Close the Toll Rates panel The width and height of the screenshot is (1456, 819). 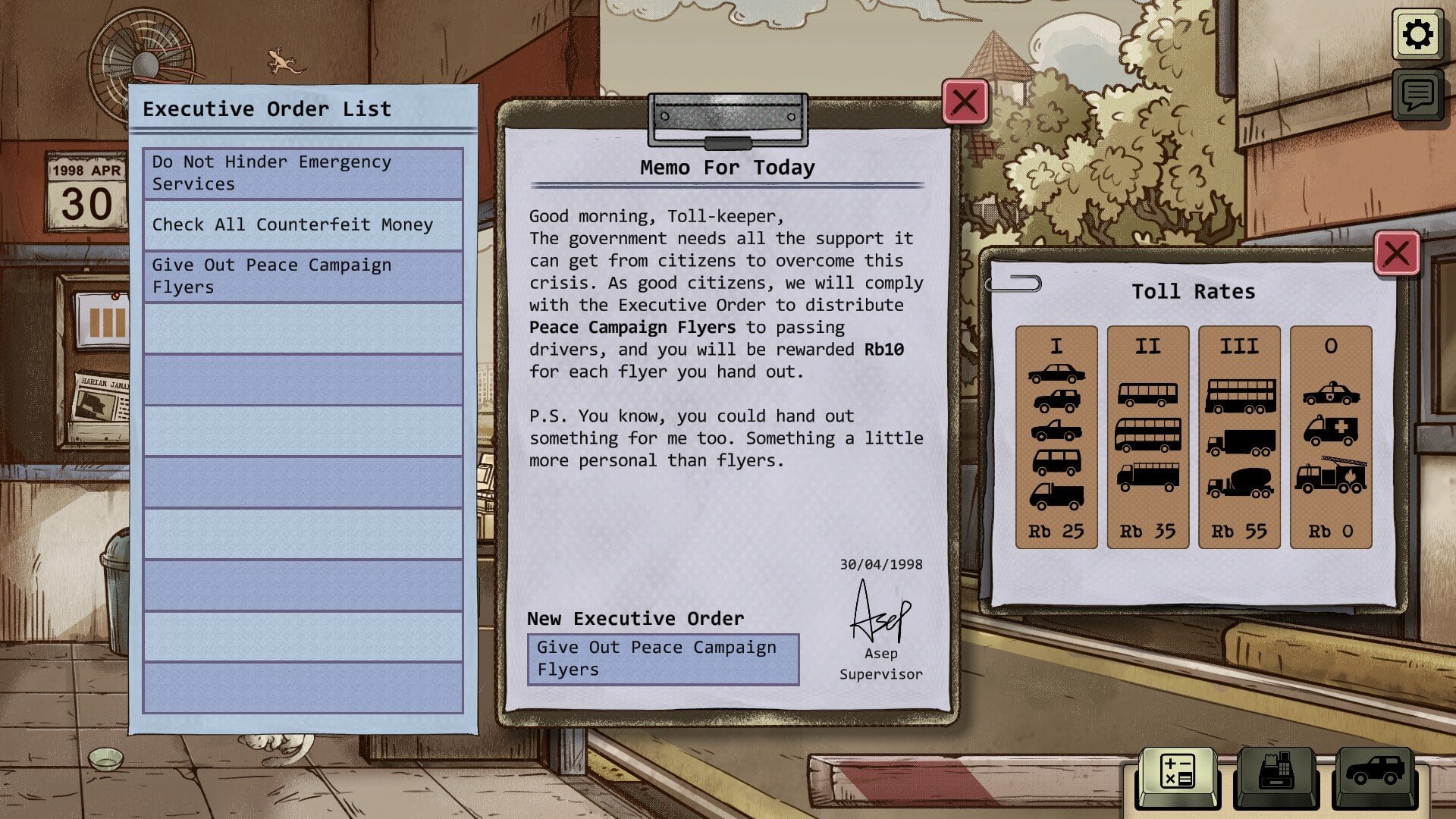(1396, 253)
